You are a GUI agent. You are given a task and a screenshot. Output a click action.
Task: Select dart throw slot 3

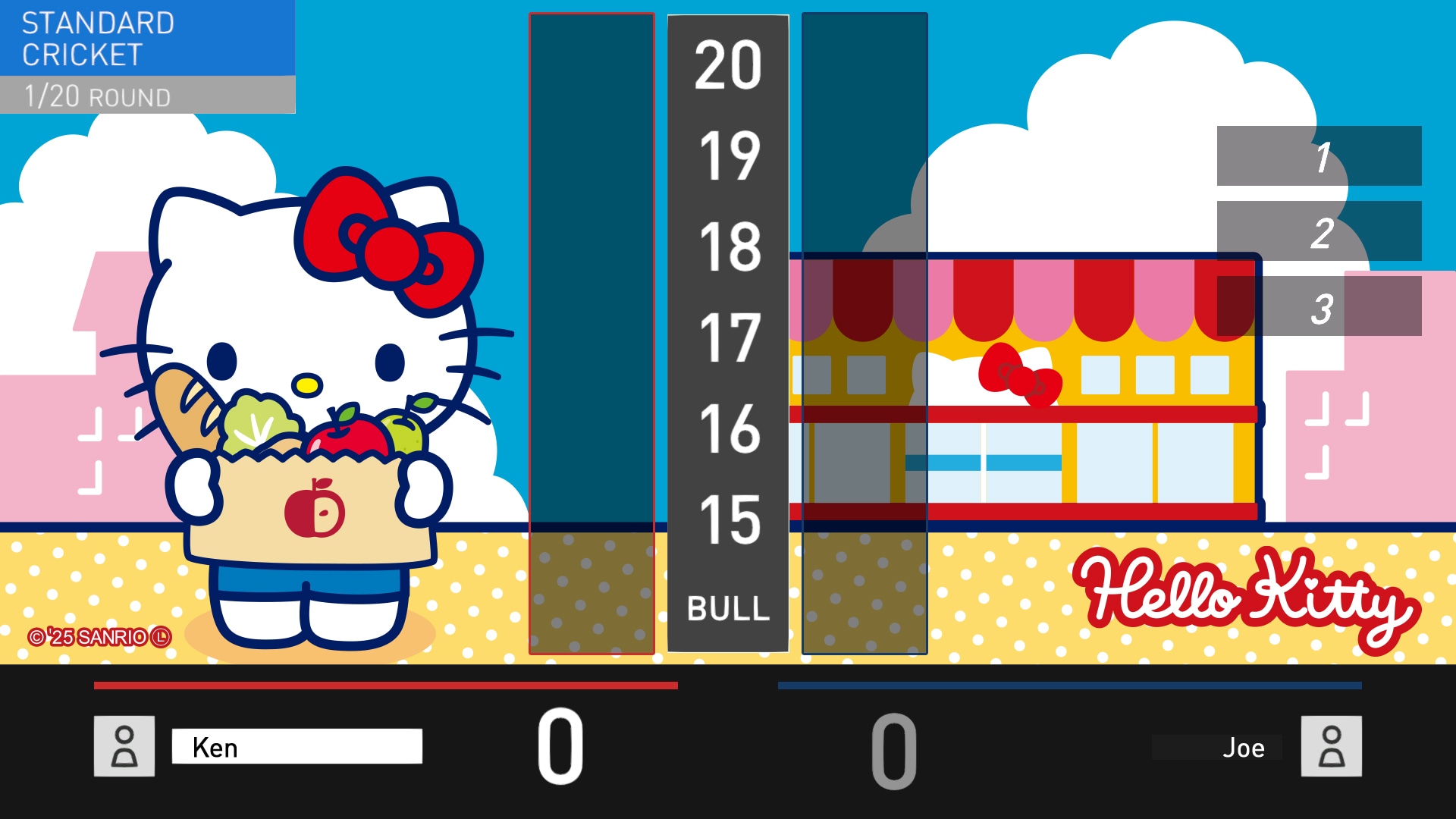1319,306
